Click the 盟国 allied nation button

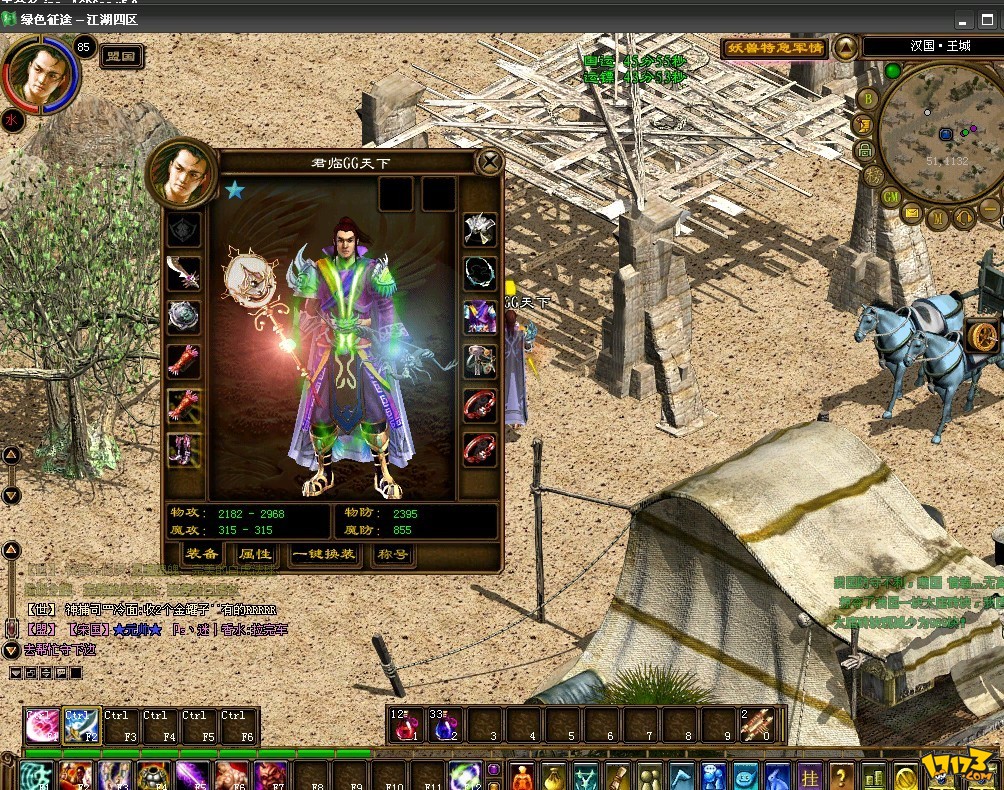[x=121, y=57]
